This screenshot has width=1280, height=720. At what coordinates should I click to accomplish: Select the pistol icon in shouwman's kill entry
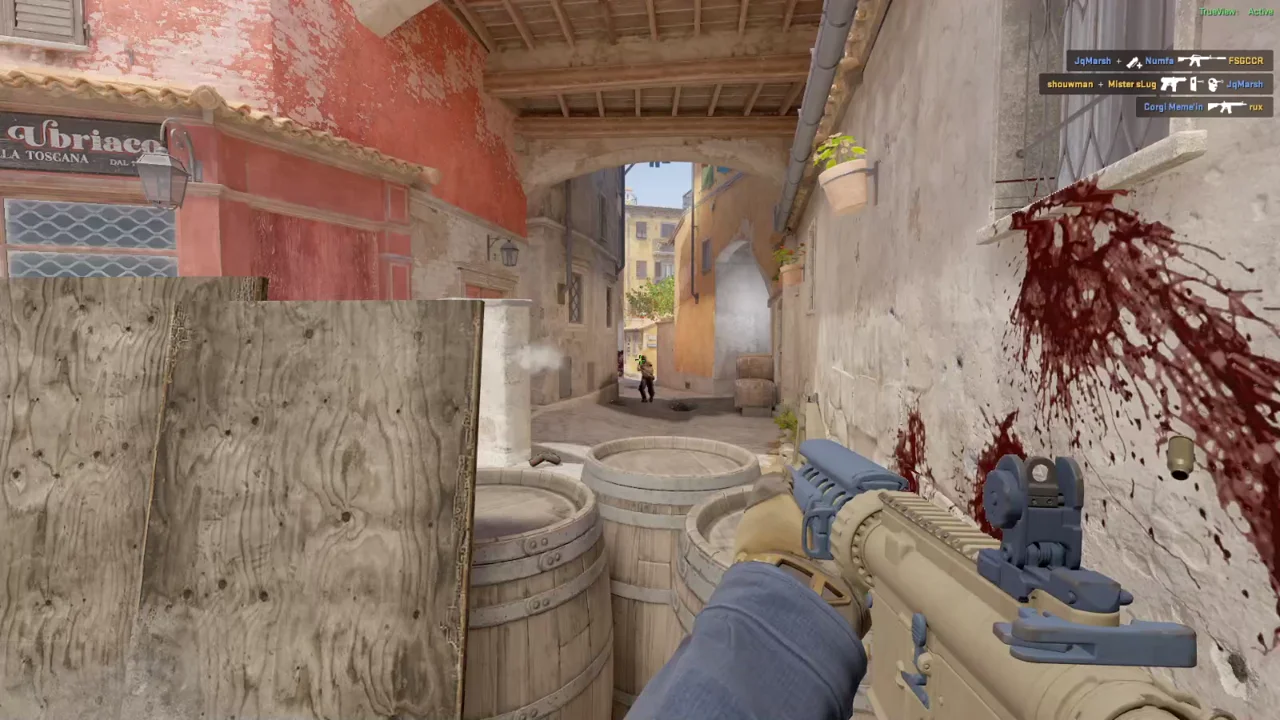coord(1174,85)
